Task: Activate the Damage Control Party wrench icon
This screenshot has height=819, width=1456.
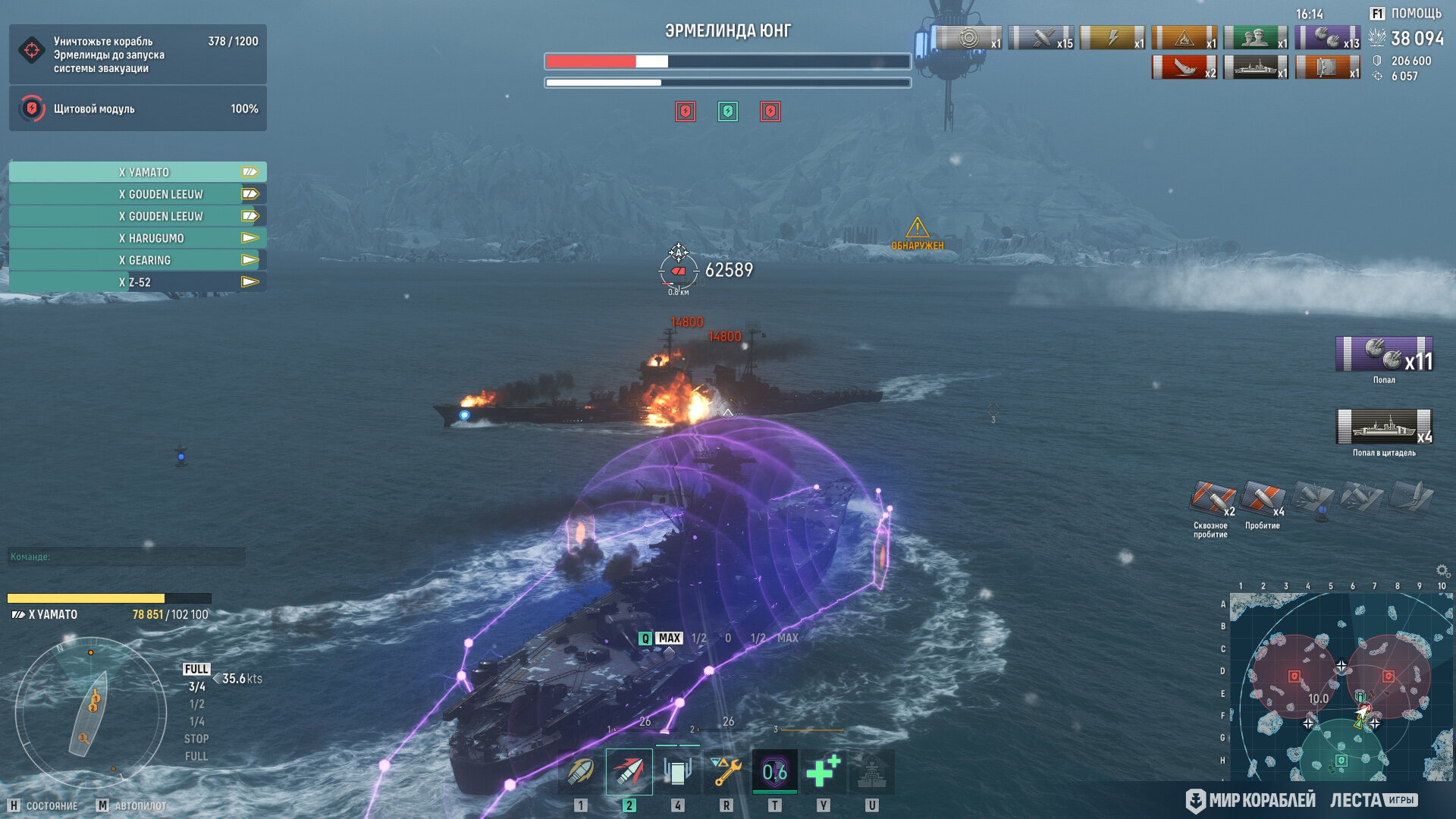Action: click(x=726, y=772)
